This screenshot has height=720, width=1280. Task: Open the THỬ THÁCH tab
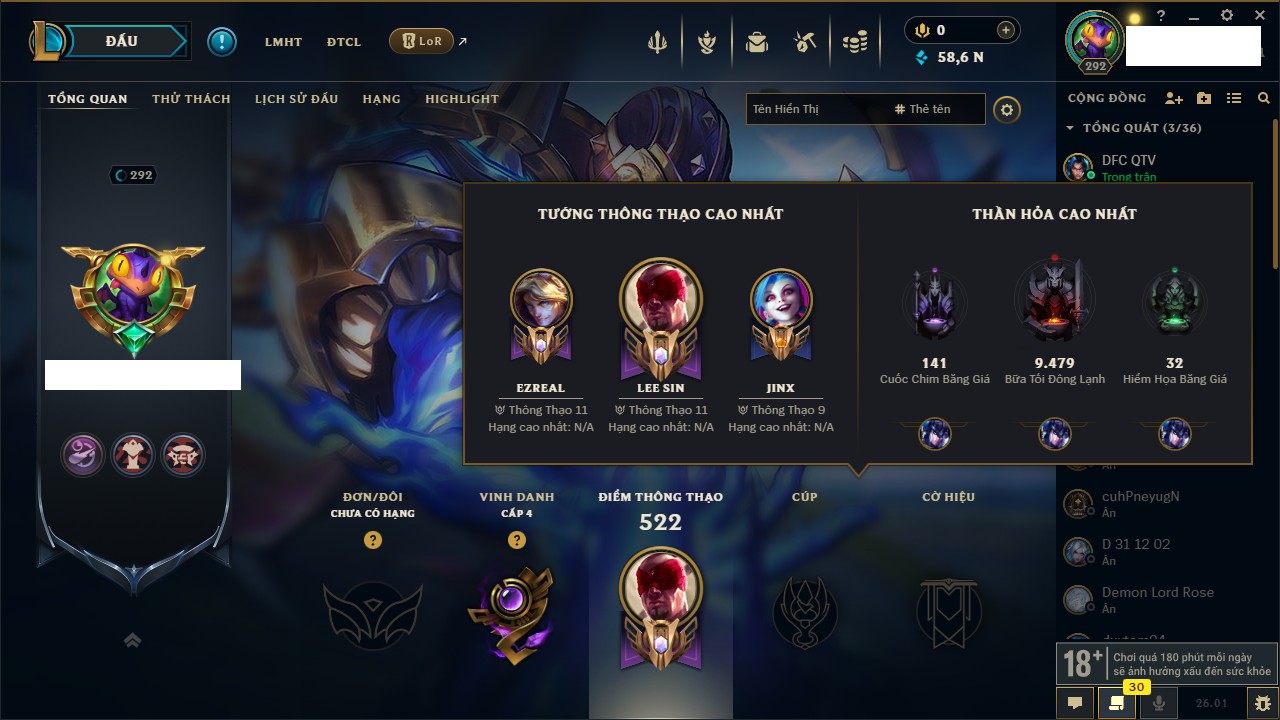pyautogui.click(x=191, y=99)
